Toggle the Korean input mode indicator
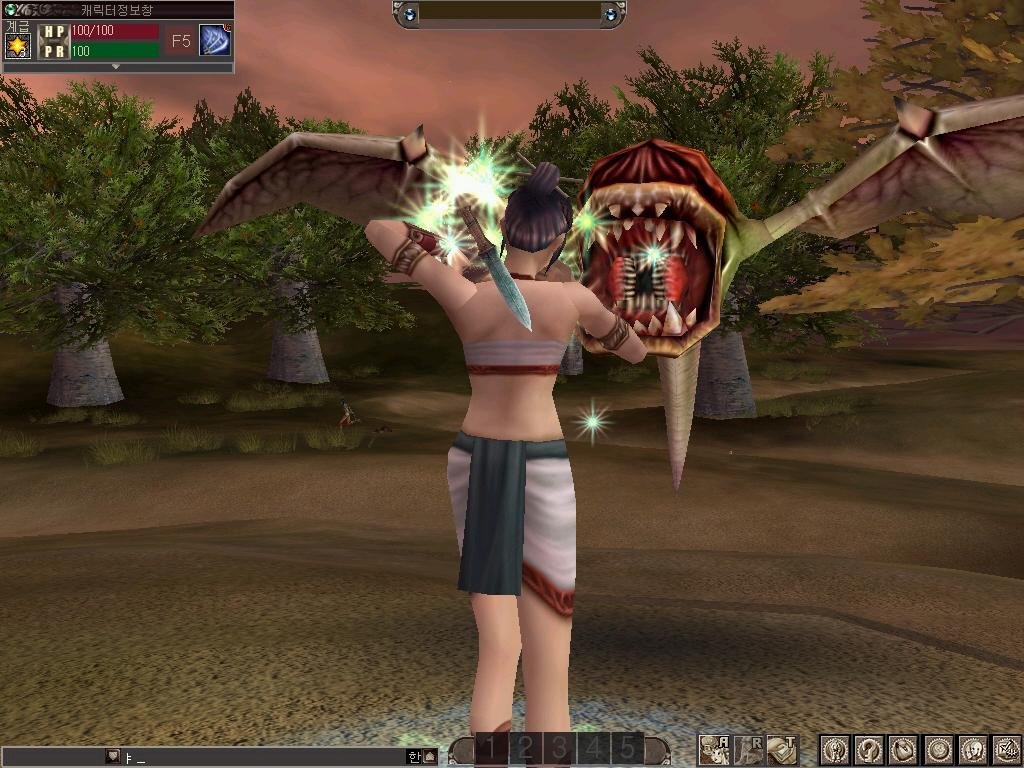The width and height of the screenshot is (1024, 768). pyautogui.click(x=414, y=757)
